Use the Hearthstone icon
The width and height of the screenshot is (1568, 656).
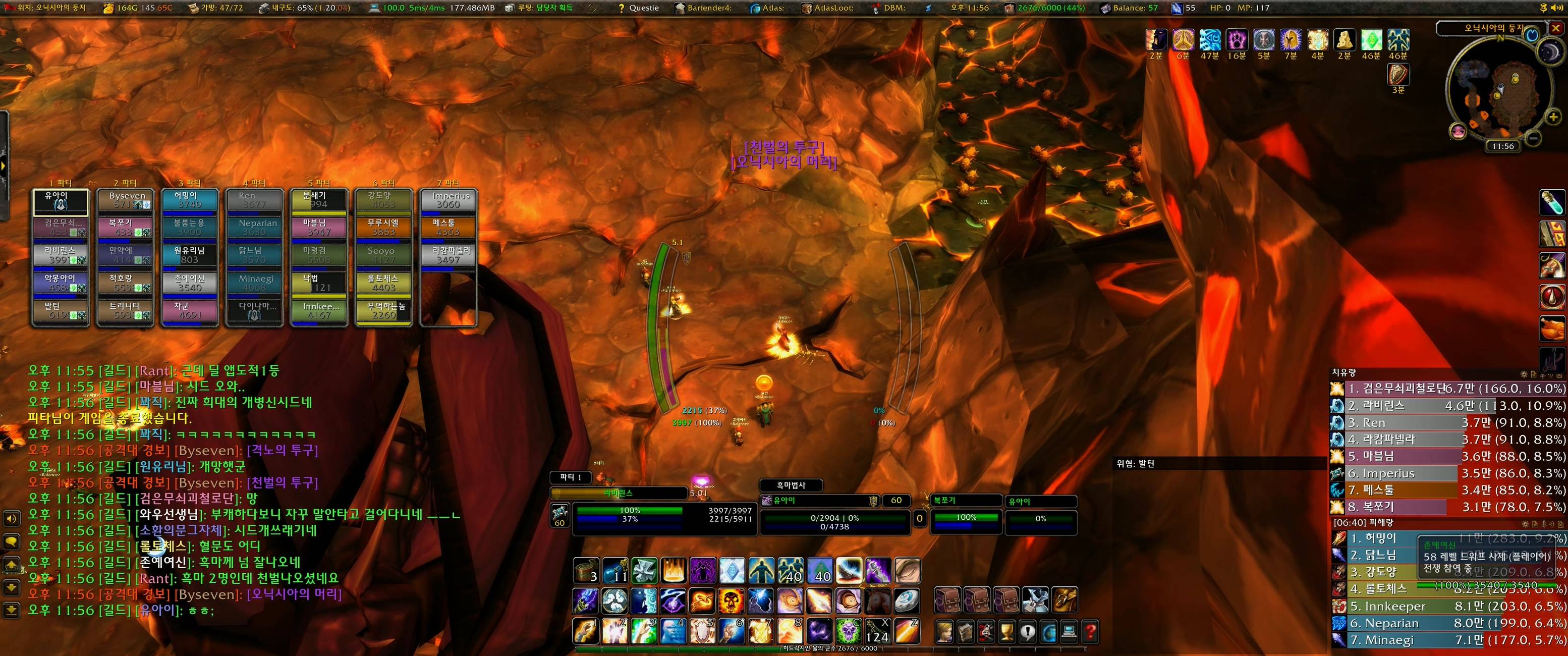[908, 601]
